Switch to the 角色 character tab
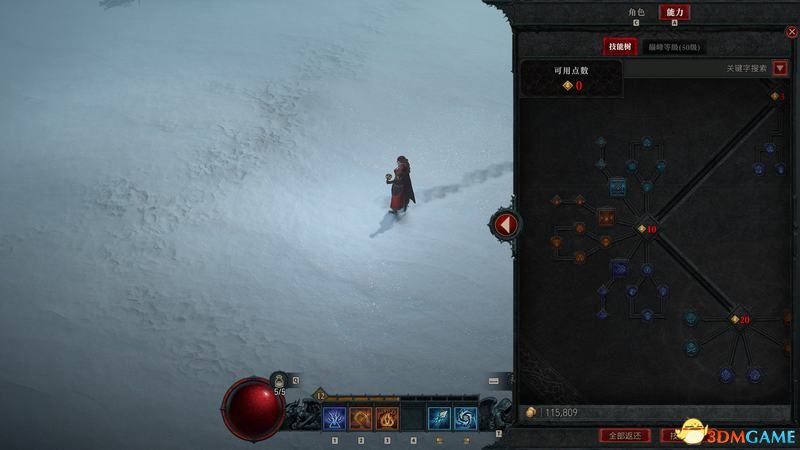800x450 pixels. [x=633, y=12]
